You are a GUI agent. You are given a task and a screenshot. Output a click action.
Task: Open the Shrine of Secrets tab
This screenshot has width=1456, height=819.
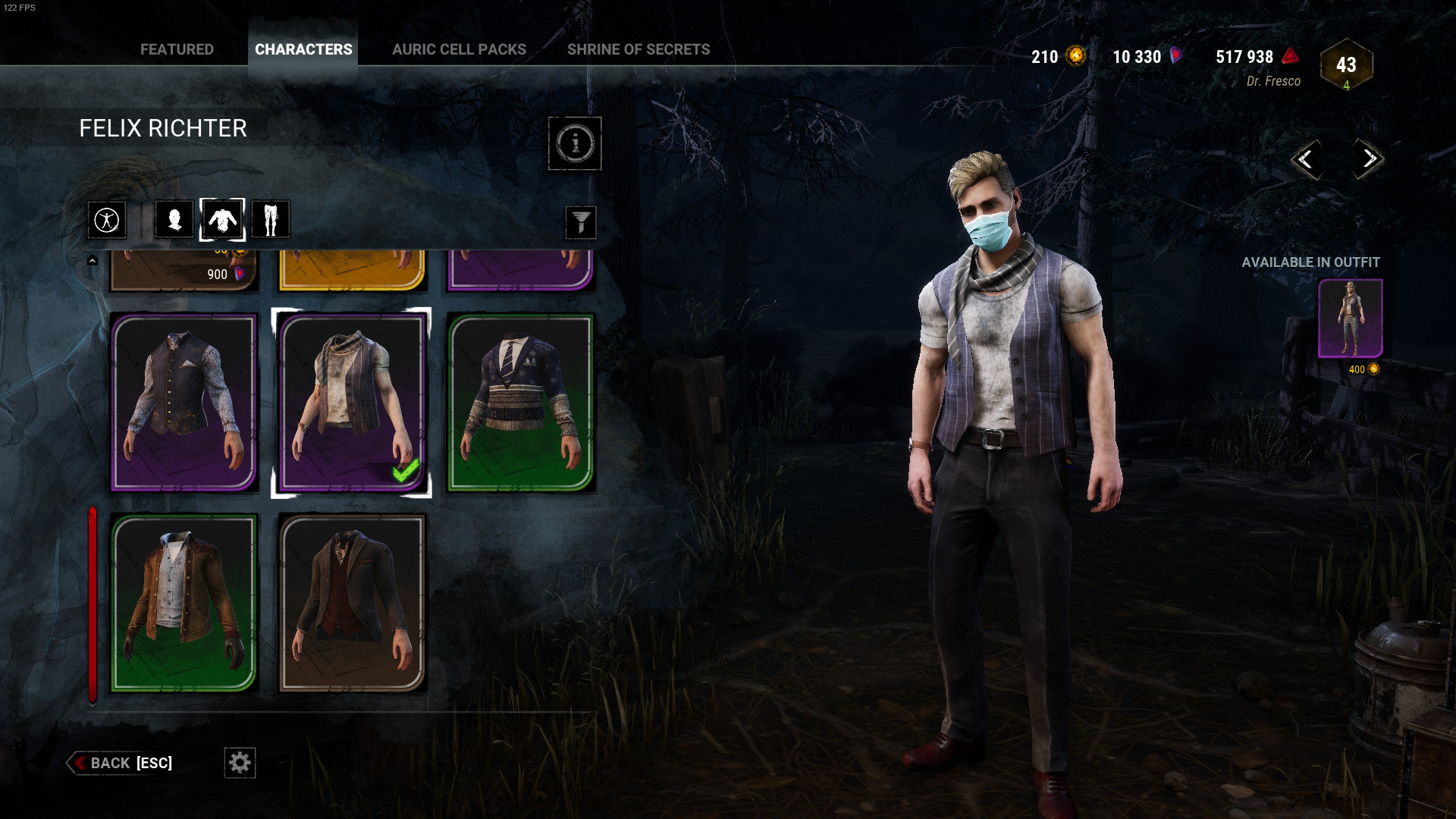coord(639,49)
